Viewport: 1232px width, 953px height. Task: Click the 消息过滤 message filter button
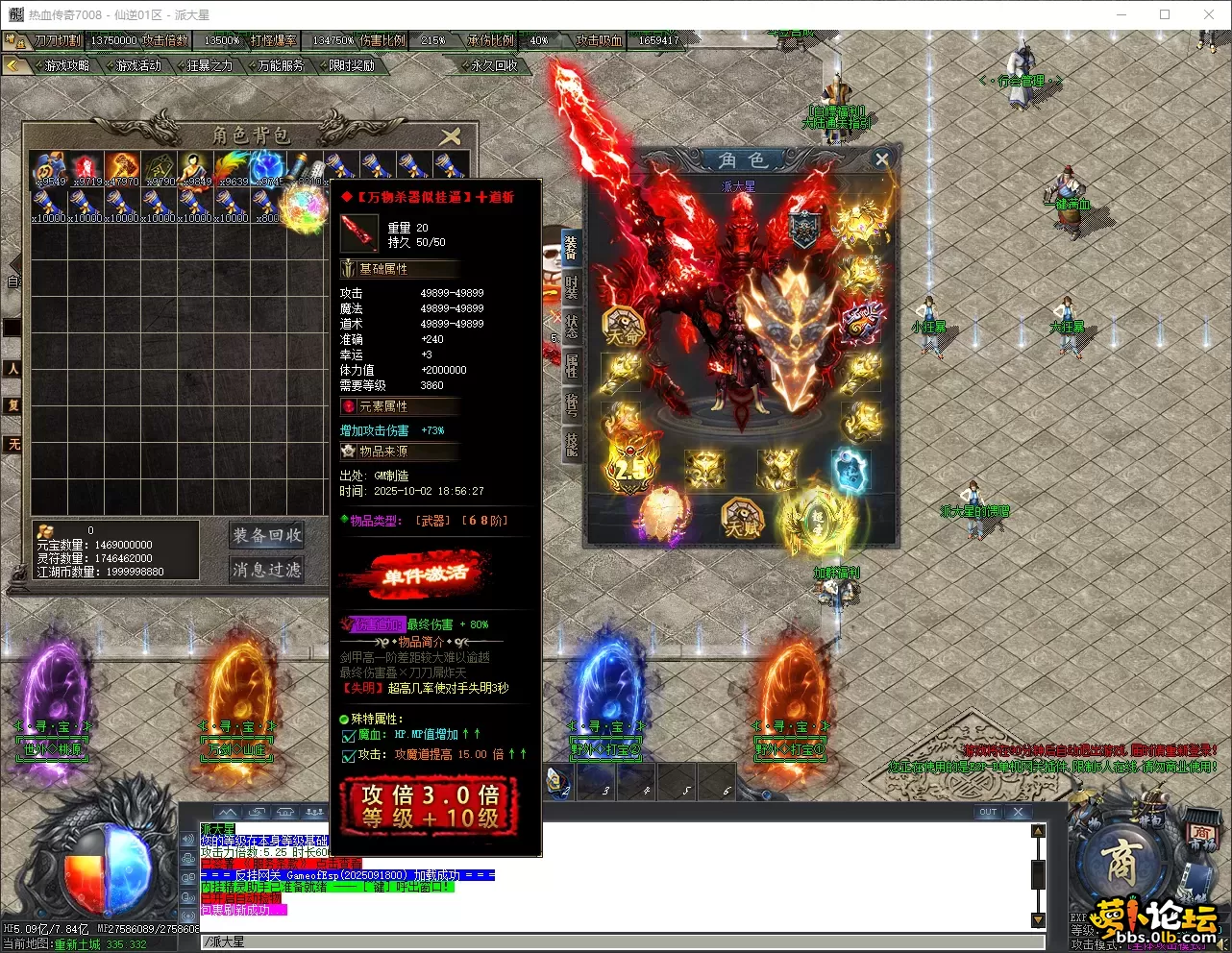(266, 570)
